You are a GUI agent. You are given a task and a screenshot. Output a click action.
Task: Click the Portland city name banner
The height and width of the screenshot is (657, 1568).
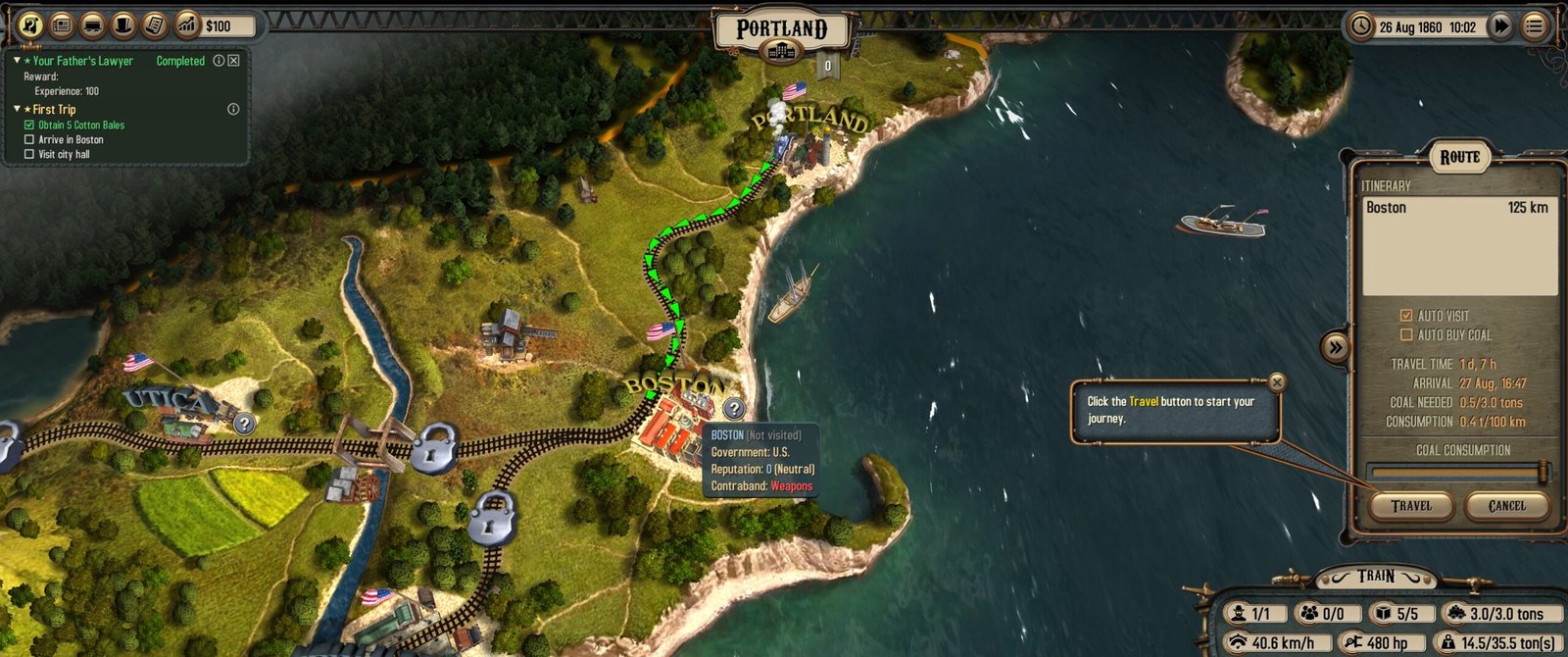(x=782, y=29)
